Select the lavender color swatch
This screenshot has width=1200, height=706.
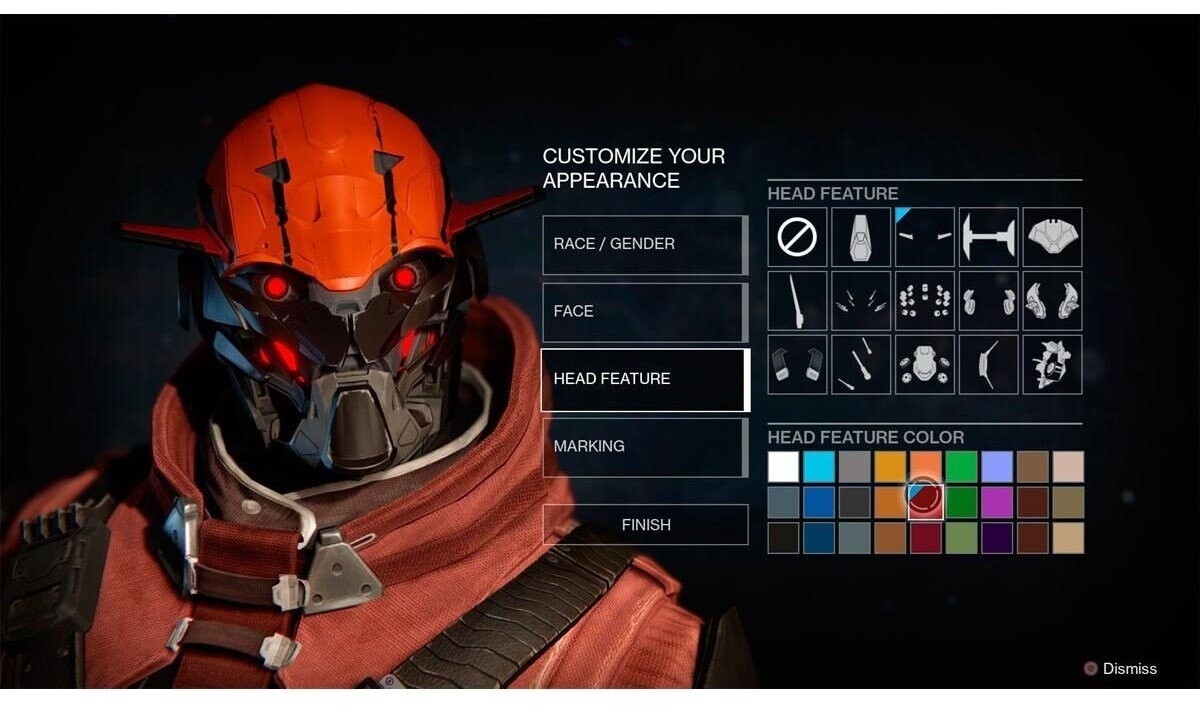pyautogui.click(x=996, y=467)
